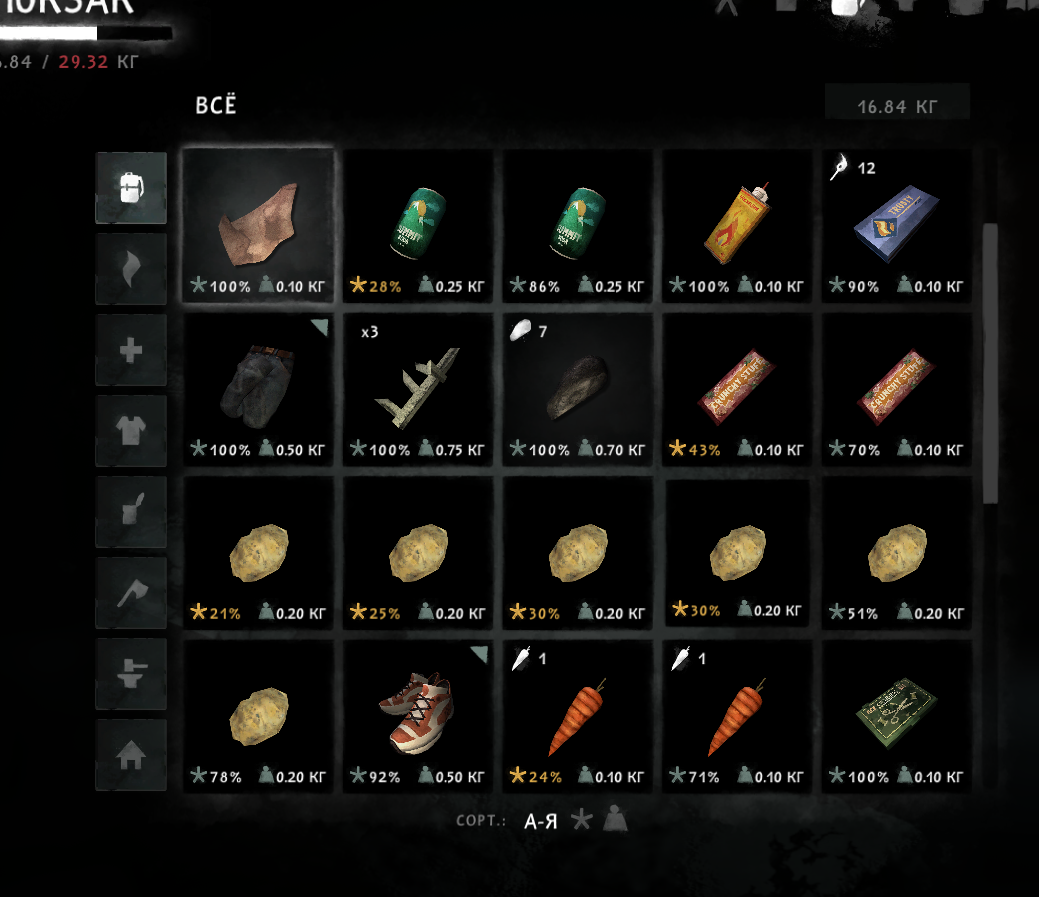1039x897 pixels.
Task: Select the soda can at 28% condition
Action: 417,225
